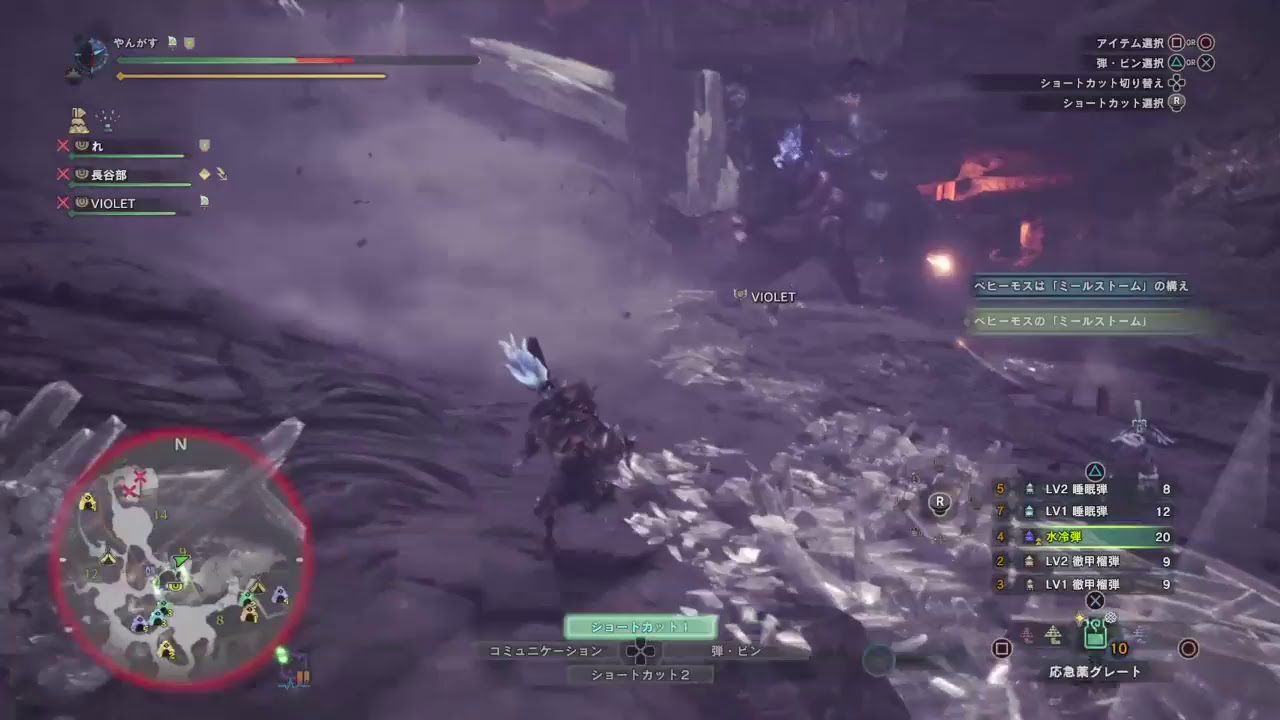The height and width of the screenshot is (720, 1280).
Task: Click the LV2 睡眠弾 sleep ammo icon
Action: pos(1032,490)
